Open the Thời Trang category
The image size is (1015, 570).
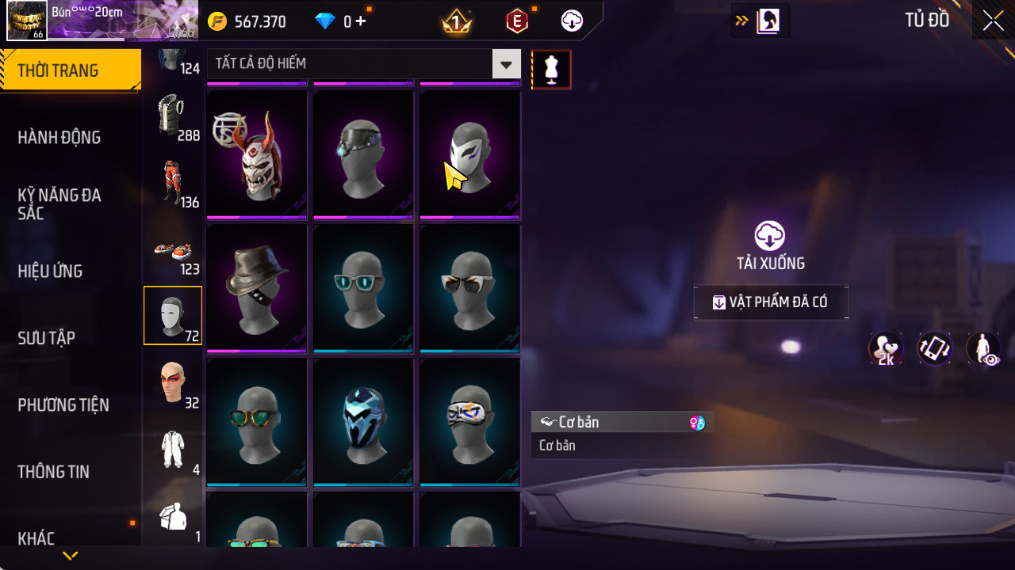pos(70,71)
